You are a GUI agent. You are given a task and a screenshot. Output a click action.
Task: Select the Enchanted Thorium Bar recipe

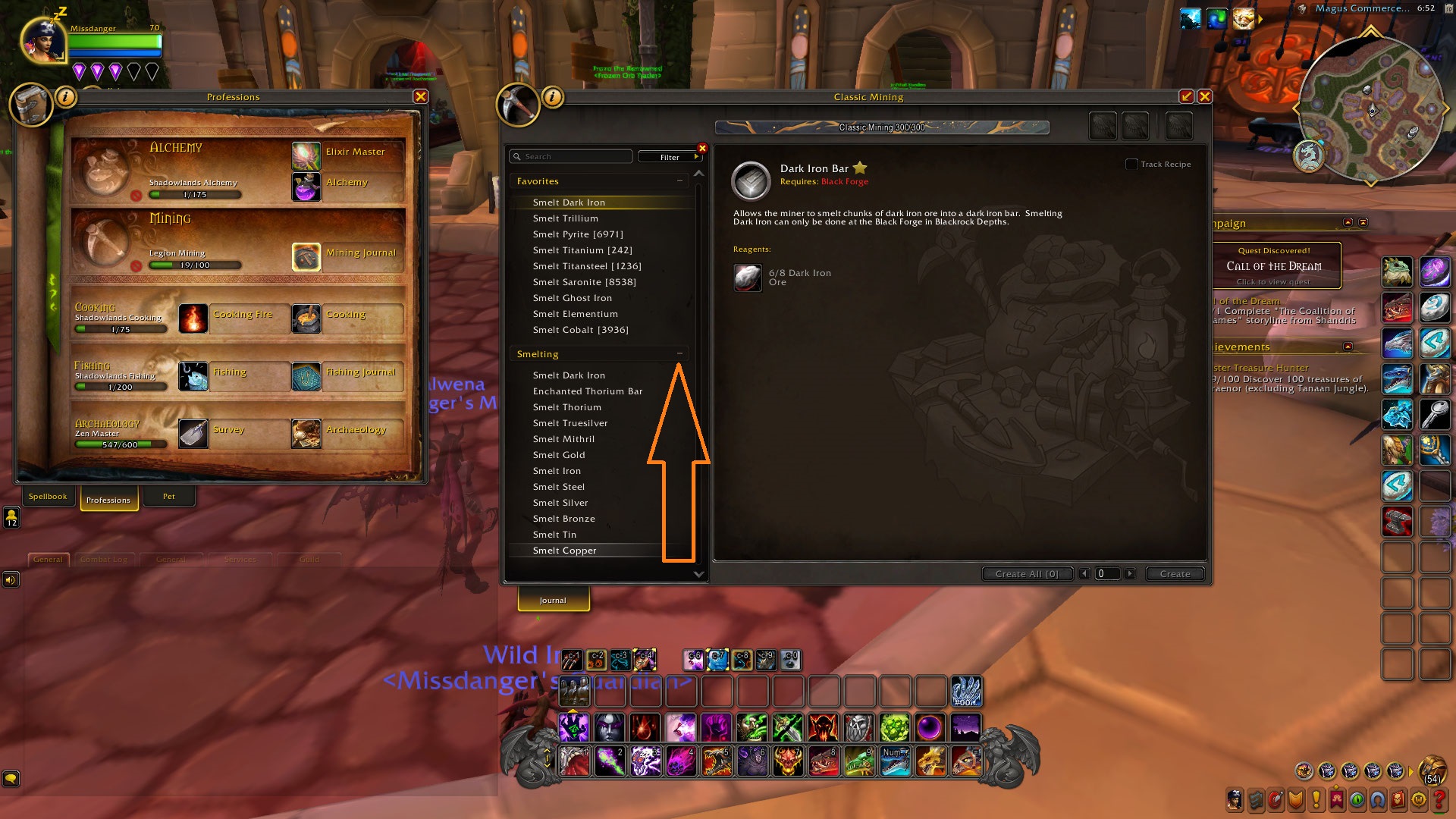point(587,391)
